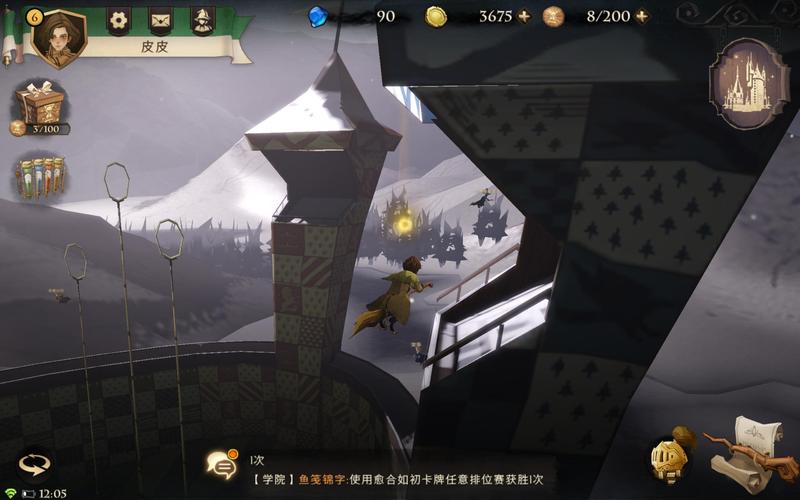Screen dimensions: 800x500
Task: Open the golden knight helmet icon
Action: click(x=668, y=458)
